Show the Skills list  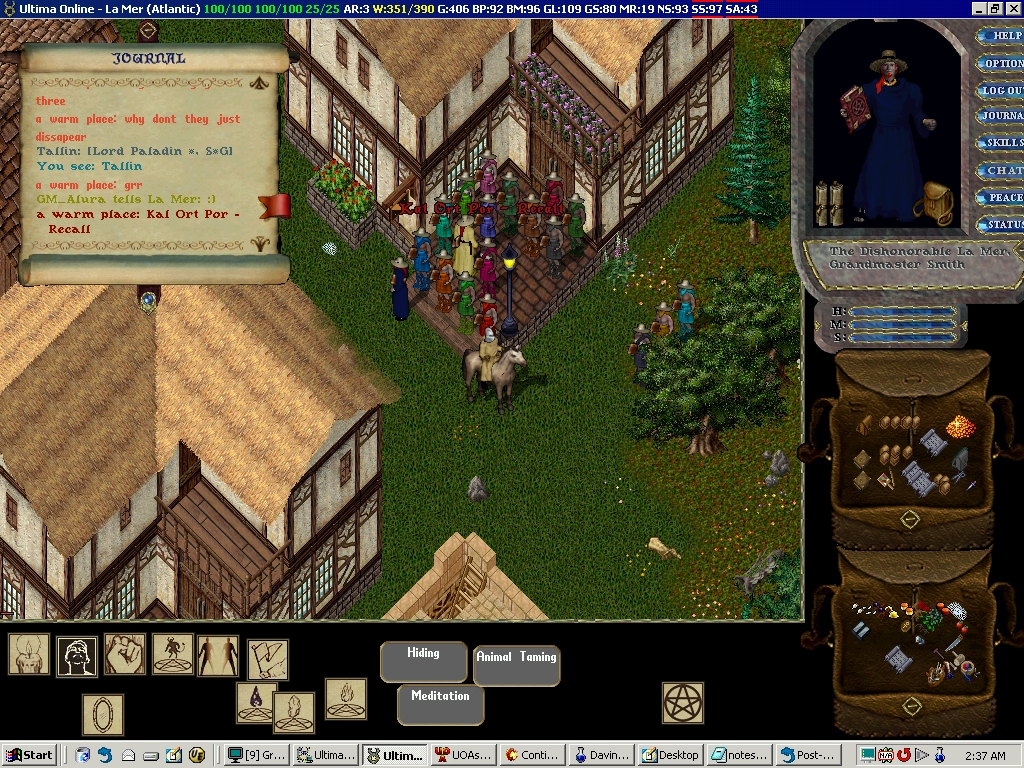coord(1003,143)
